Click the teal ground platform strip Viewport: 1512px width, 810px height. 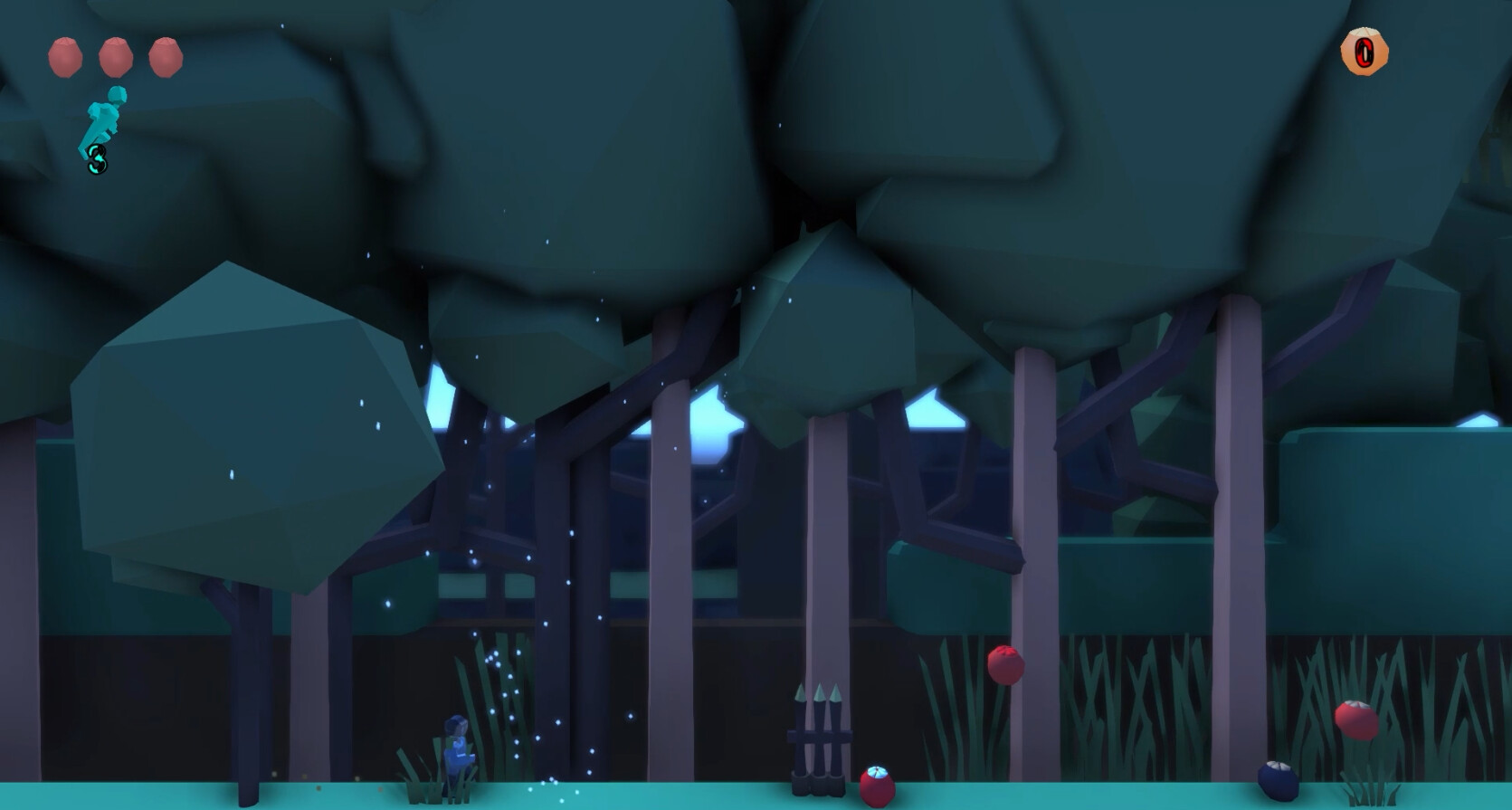point(633,796)
